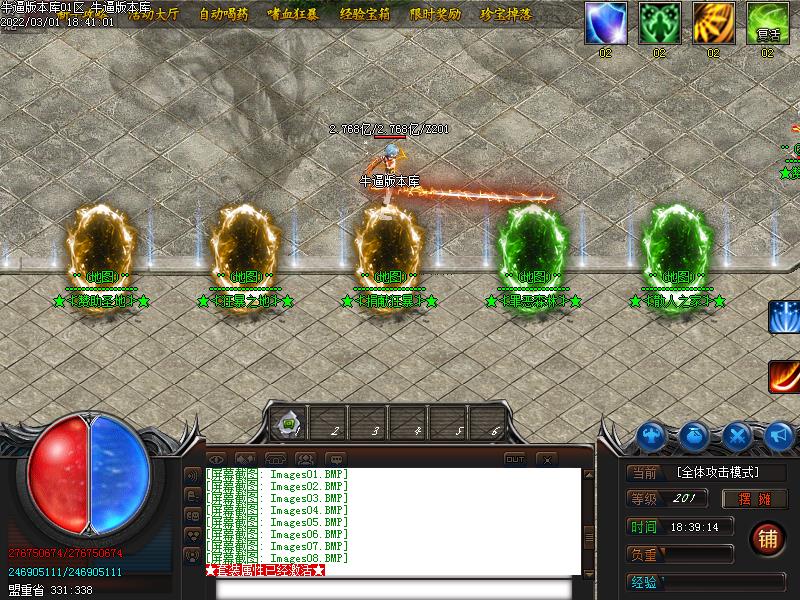
Task: Click the 摆摊 stall button
Action: pos(760,498)
